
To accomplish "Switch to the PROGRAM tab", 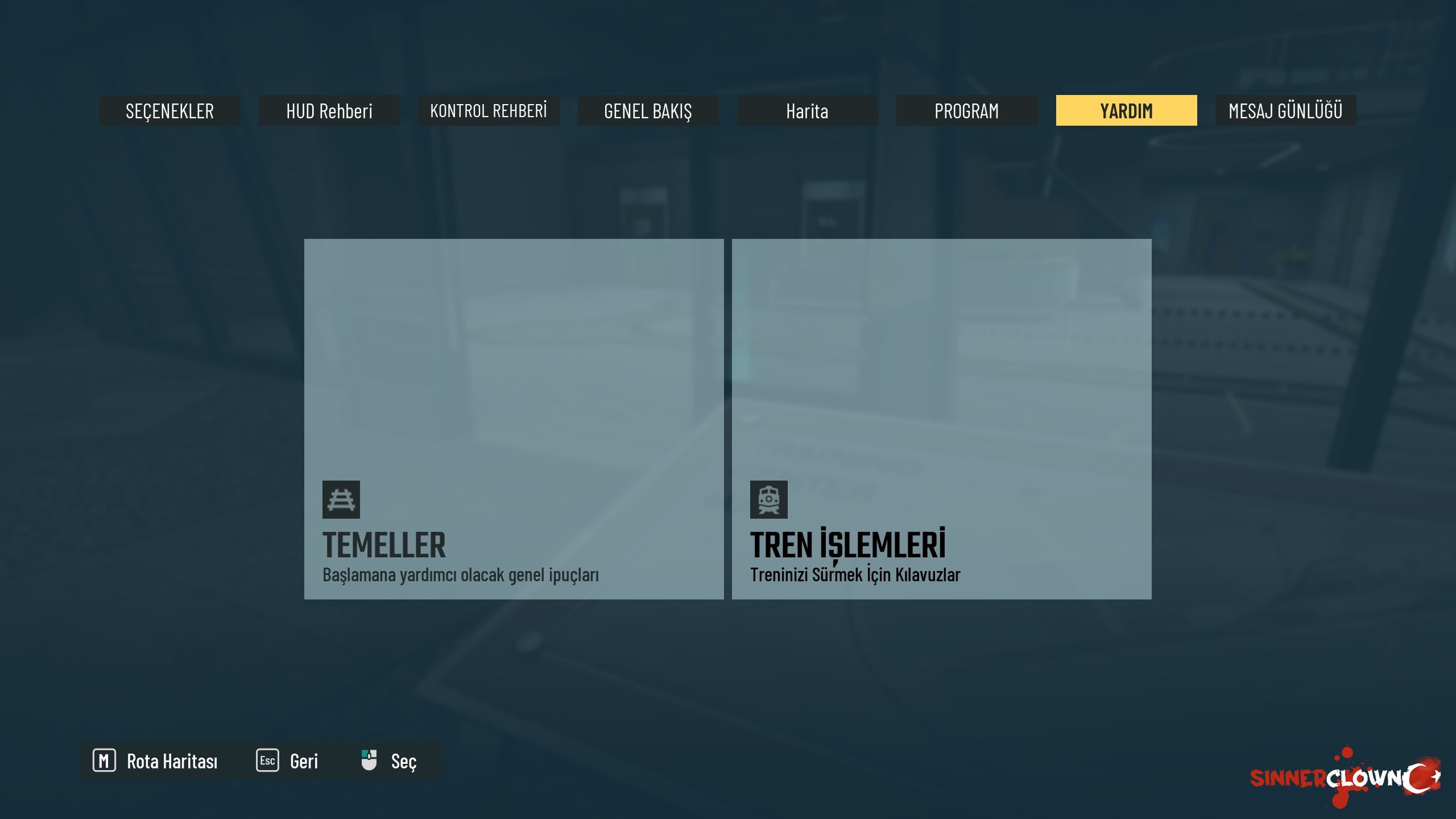I will click(x=966, y=110).
